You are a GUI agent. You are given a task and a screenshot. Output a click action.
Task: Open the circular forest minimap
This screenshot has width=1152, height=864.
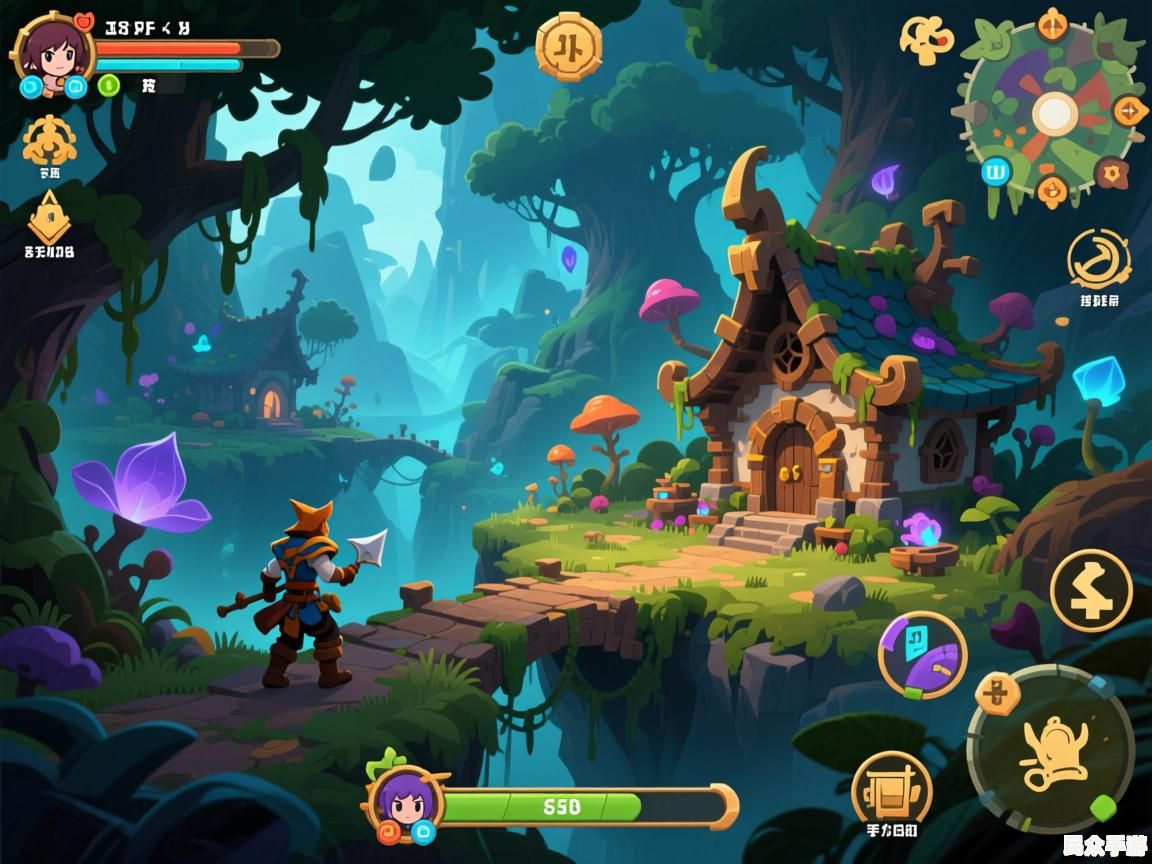(x=1051, y=112)
